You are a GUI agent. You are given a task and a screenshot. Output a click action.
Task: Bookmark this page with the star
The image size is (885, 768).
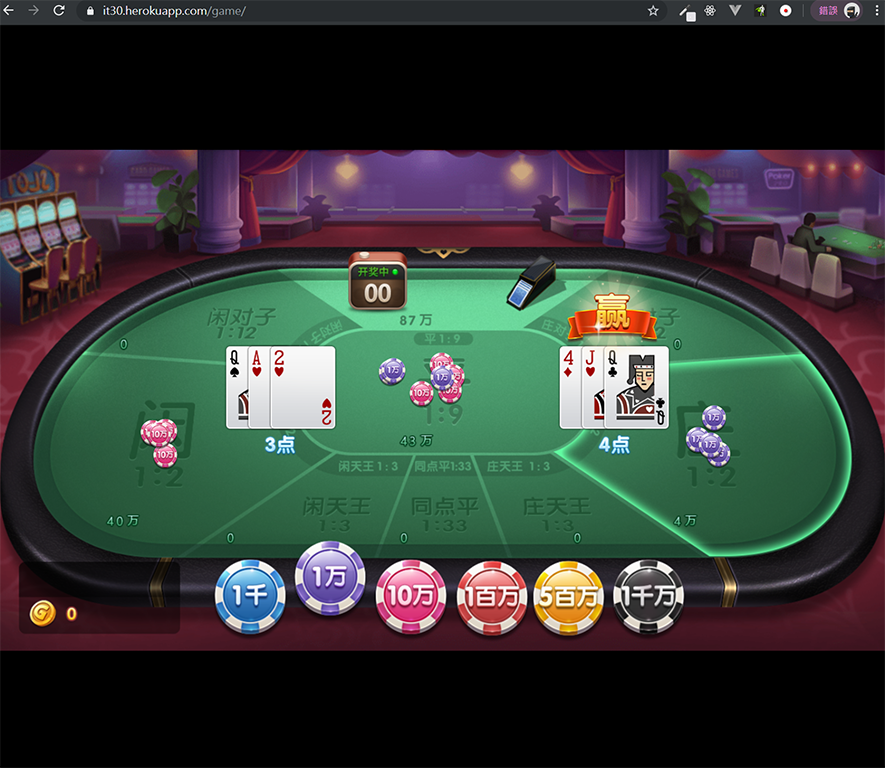point(653,11)
